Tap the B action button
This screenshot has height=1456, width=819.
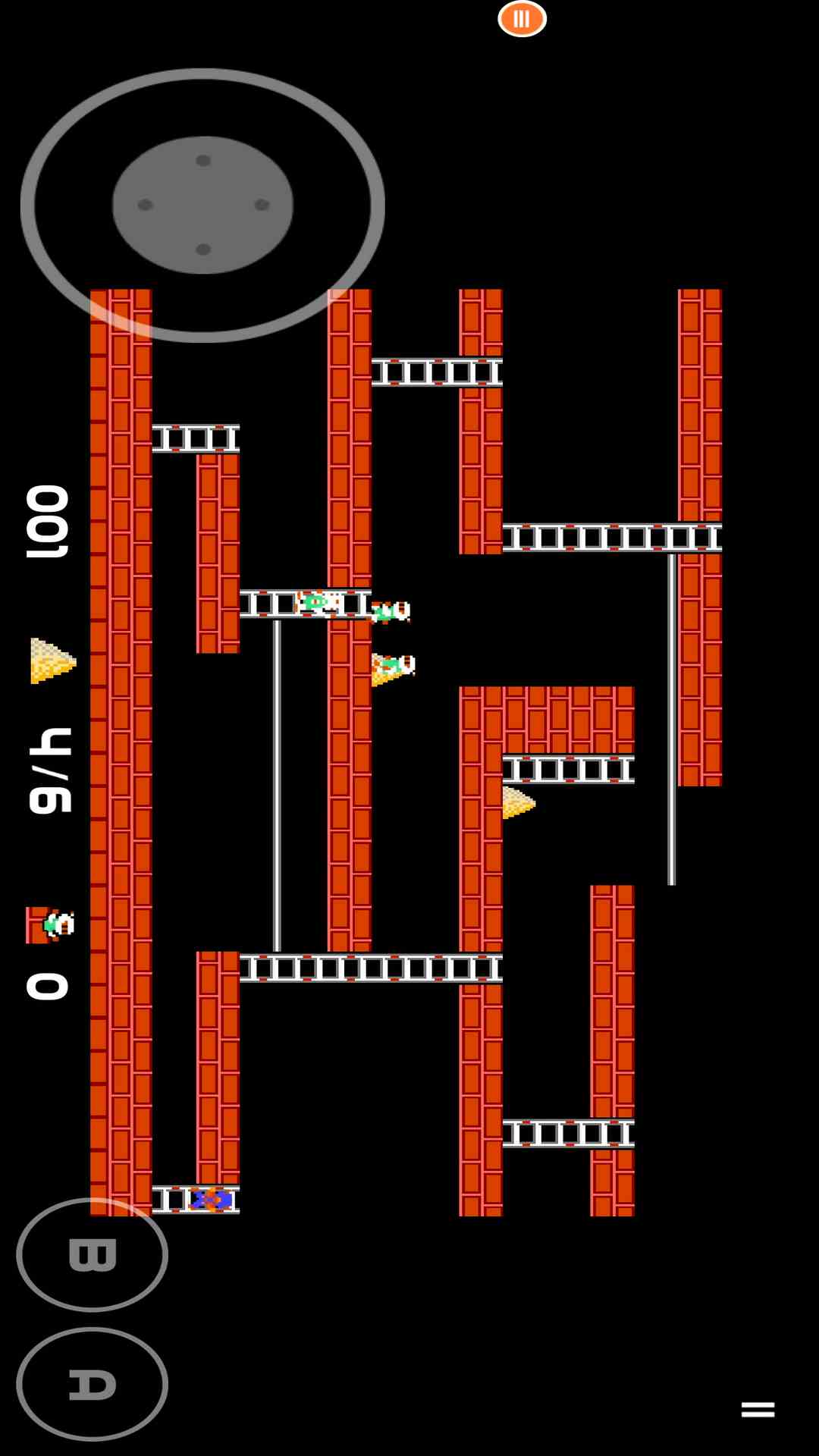pyautogui.click(x=92, y=1255)
